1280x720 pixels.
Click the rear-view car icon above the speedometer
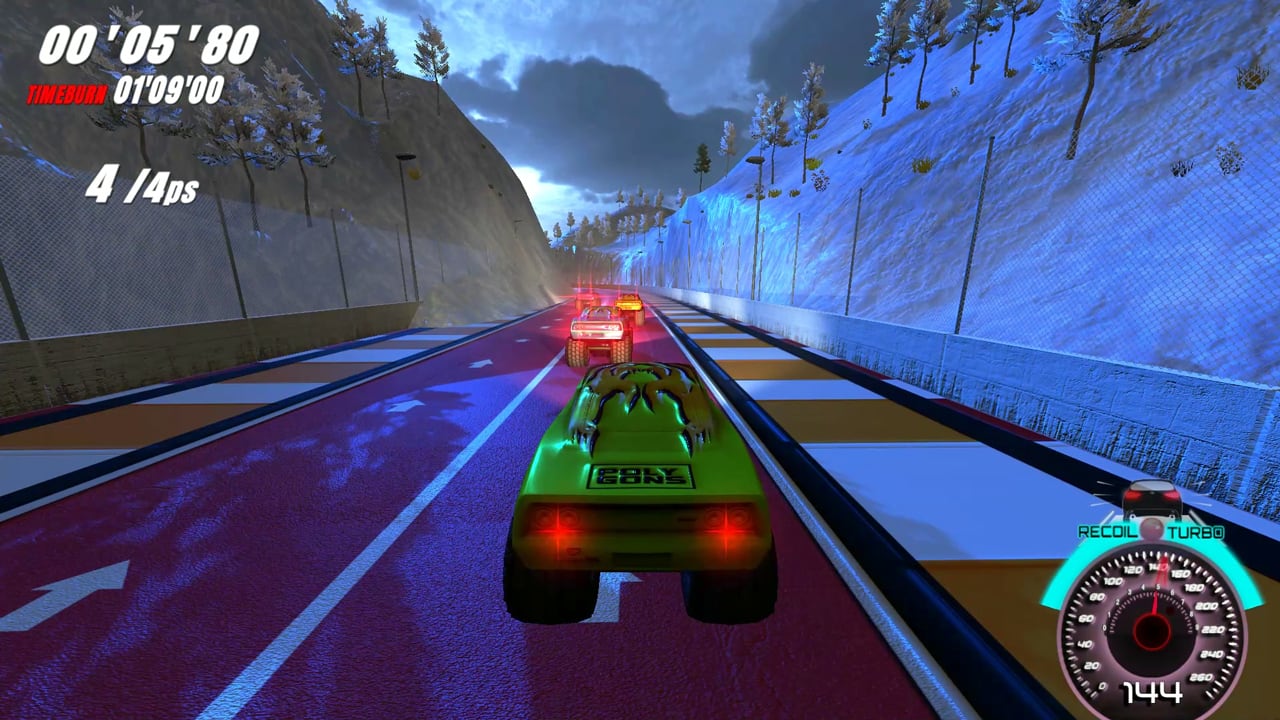coord(1152,497)
